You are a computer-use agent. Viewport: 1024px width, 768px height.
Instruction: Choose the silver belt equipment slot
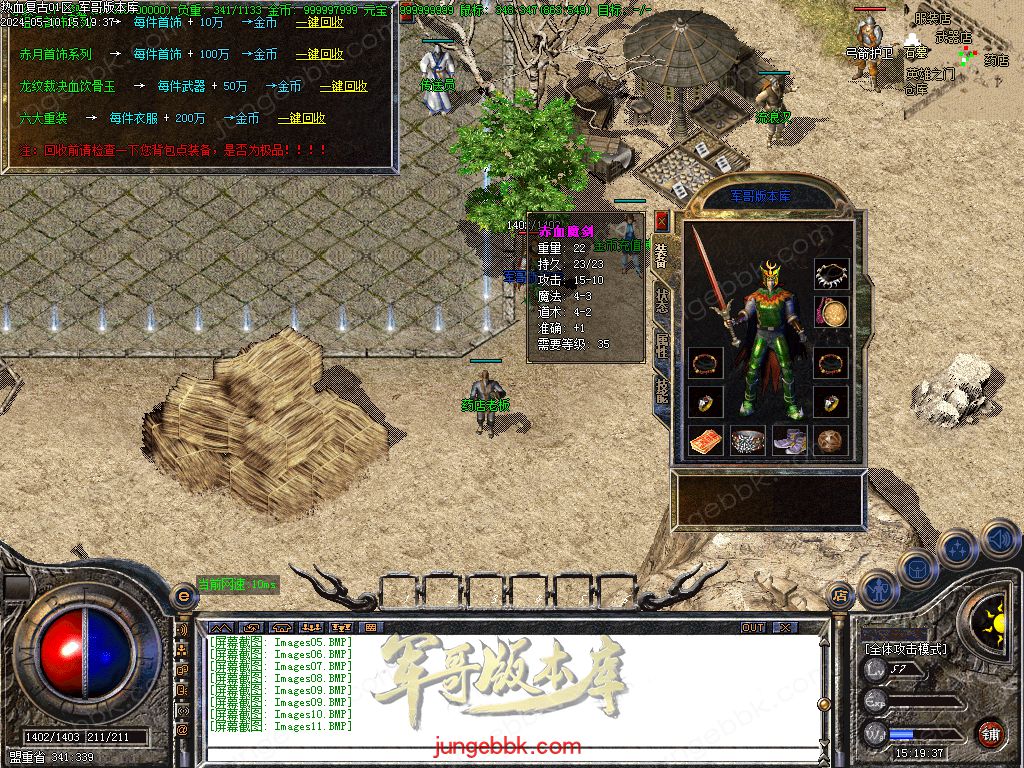click(x=747, y=440)
